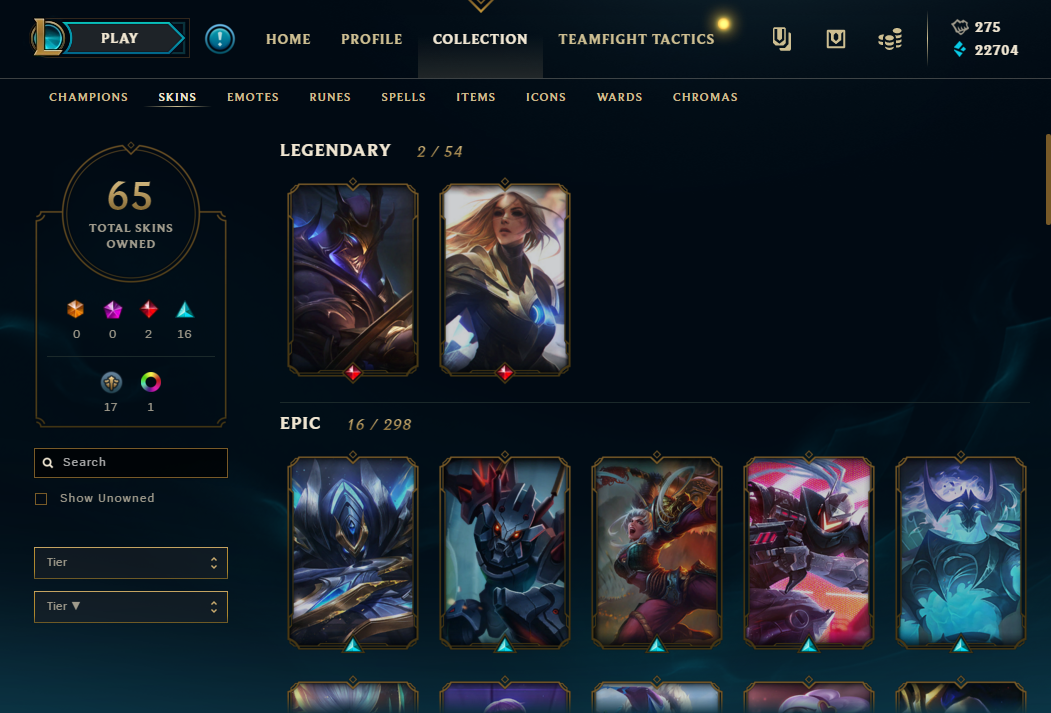Open the WARDS tab
Image resolution: width=1051 pixels, height=713 pixels.
coord(620,97)
